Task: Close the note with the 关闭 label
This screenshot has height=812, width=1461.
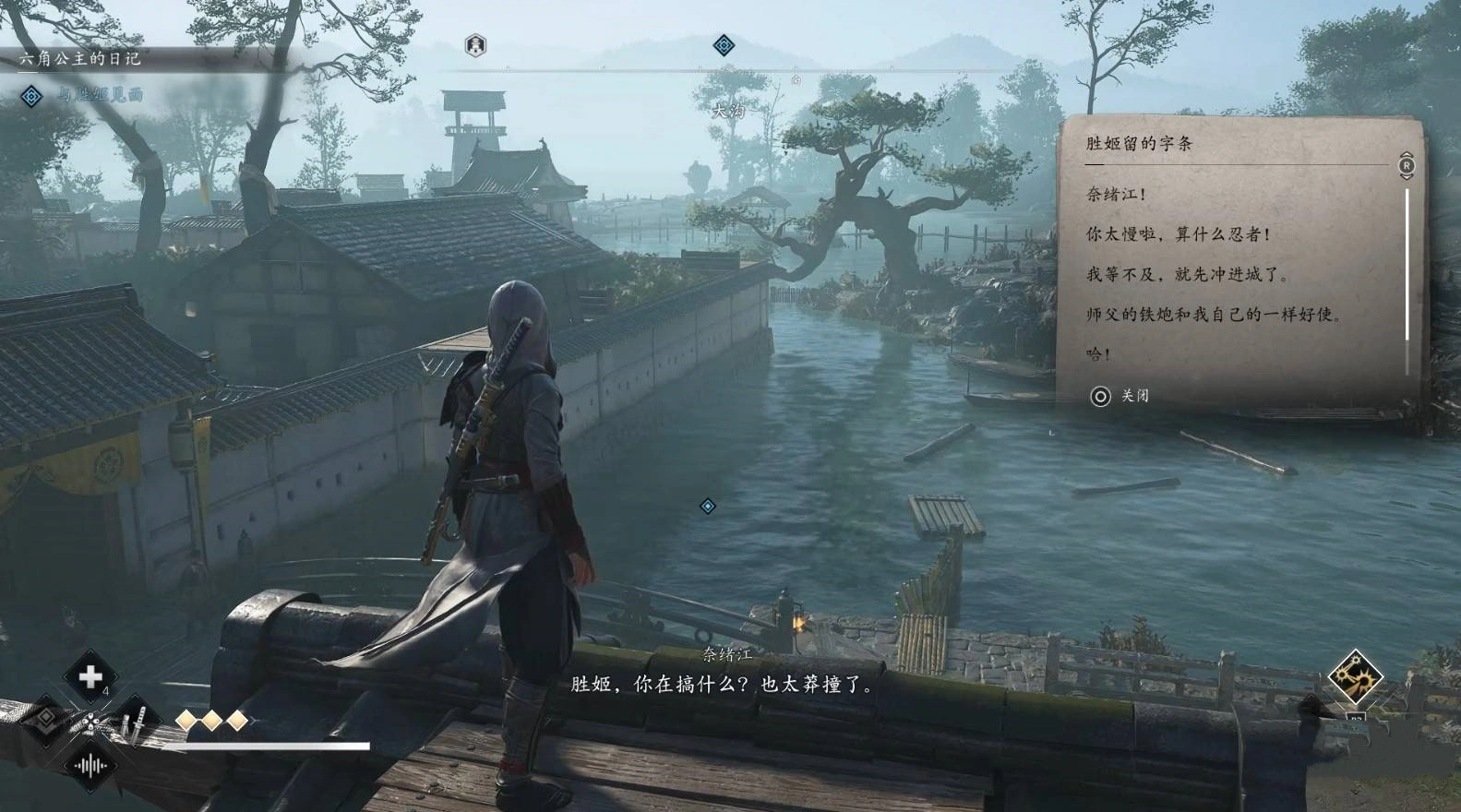Action: point(1120,396)
